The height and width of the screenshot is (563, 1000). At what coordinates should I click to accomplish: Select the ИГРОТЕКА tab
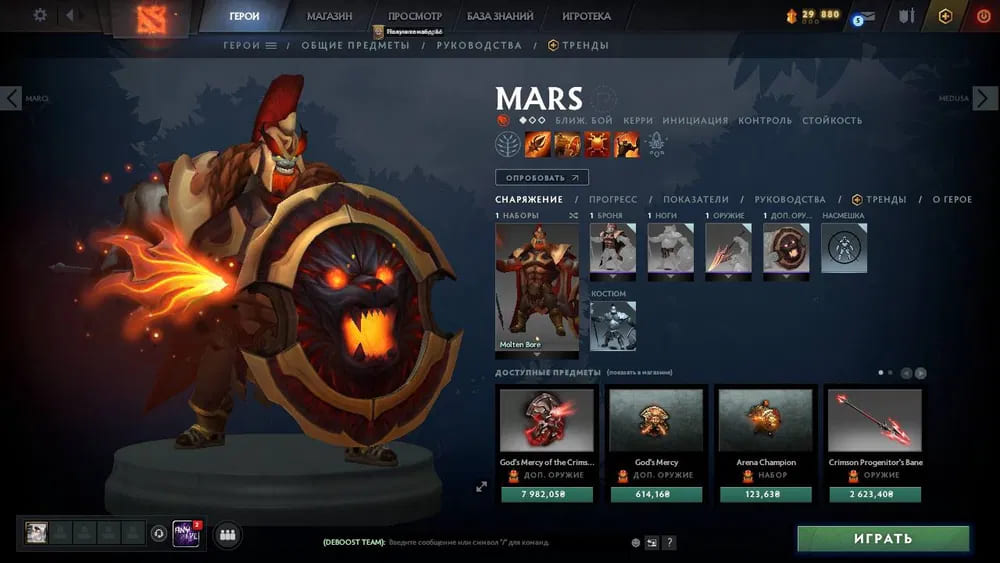click(x=586, y=16)
